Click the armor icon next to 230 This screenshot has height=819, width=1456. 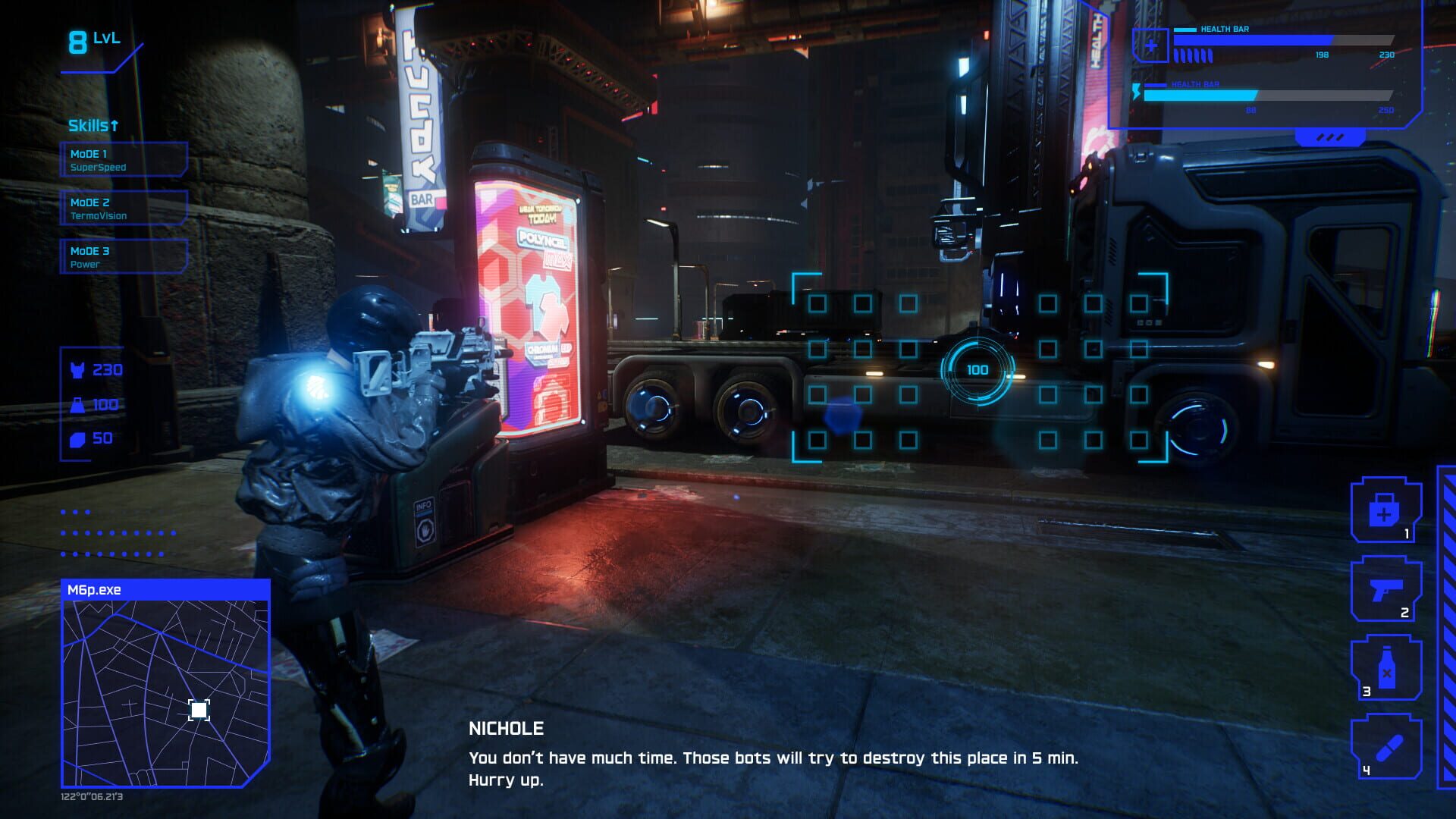[x=78, y=370]
